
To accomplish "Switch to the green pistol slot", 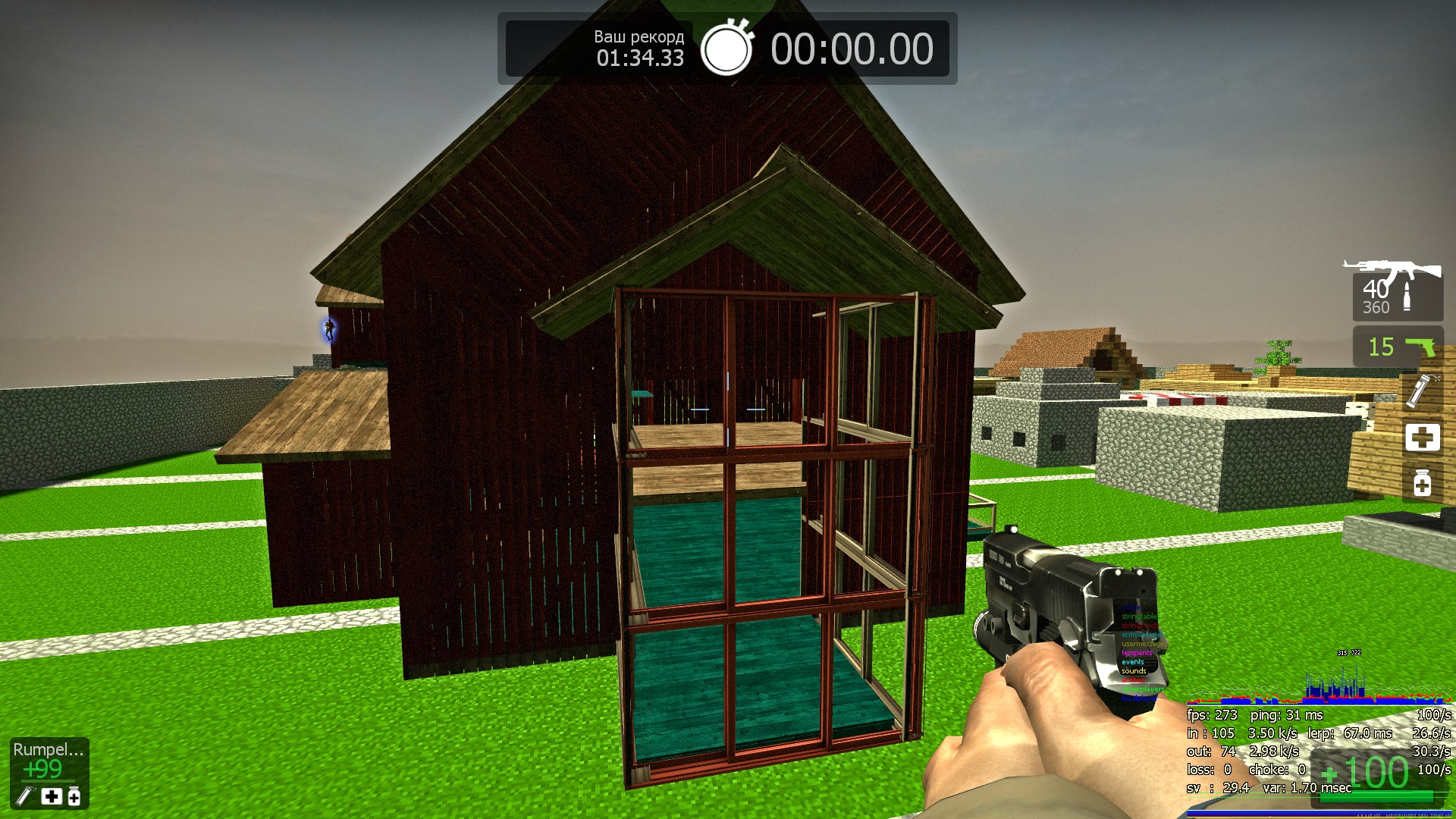I will pos(1398,347).
